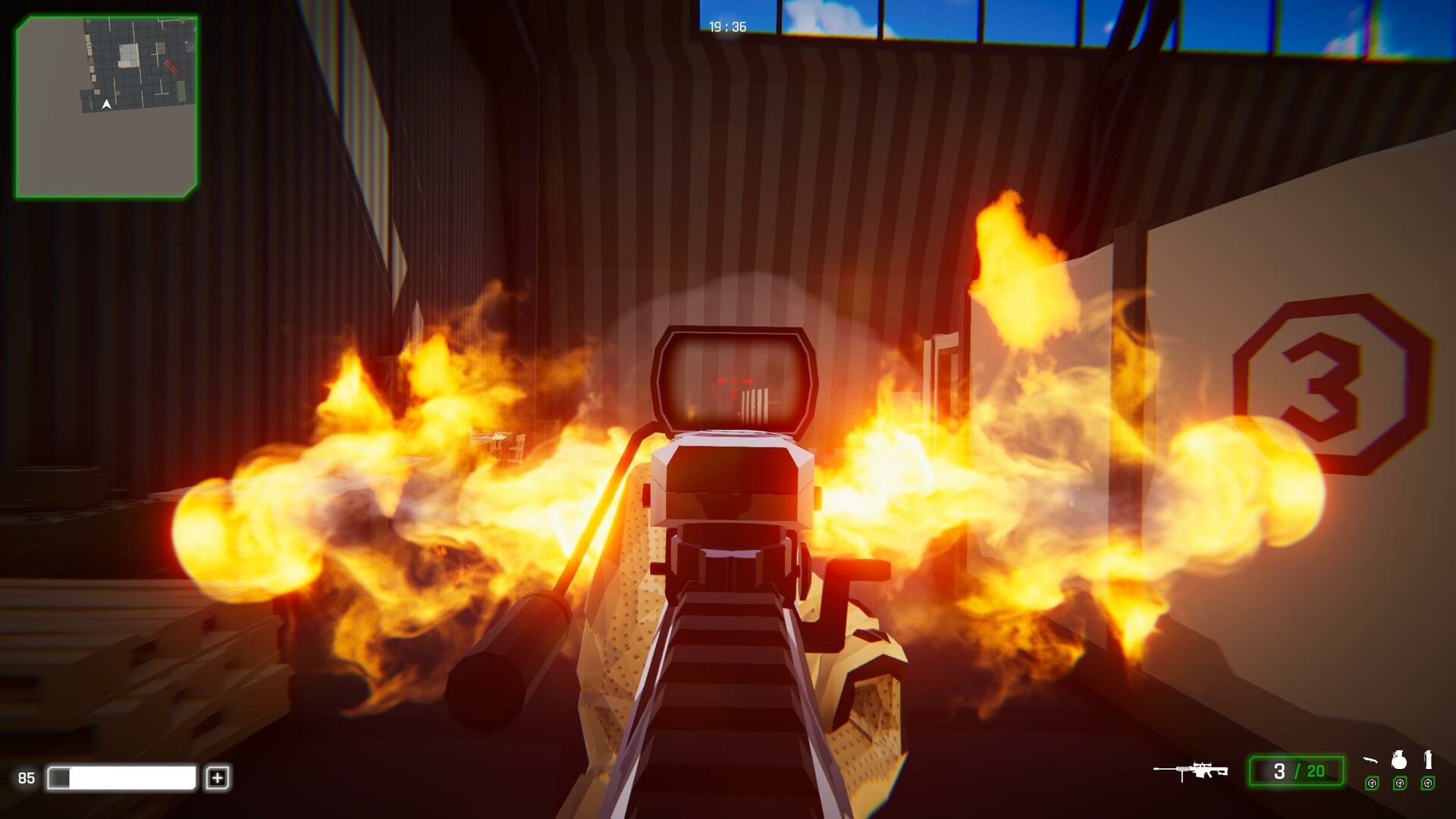The width and height of the screenshot is (1456, 819).
Task: Click the green badge under the frag grenade
Action: coord(1399,783)
